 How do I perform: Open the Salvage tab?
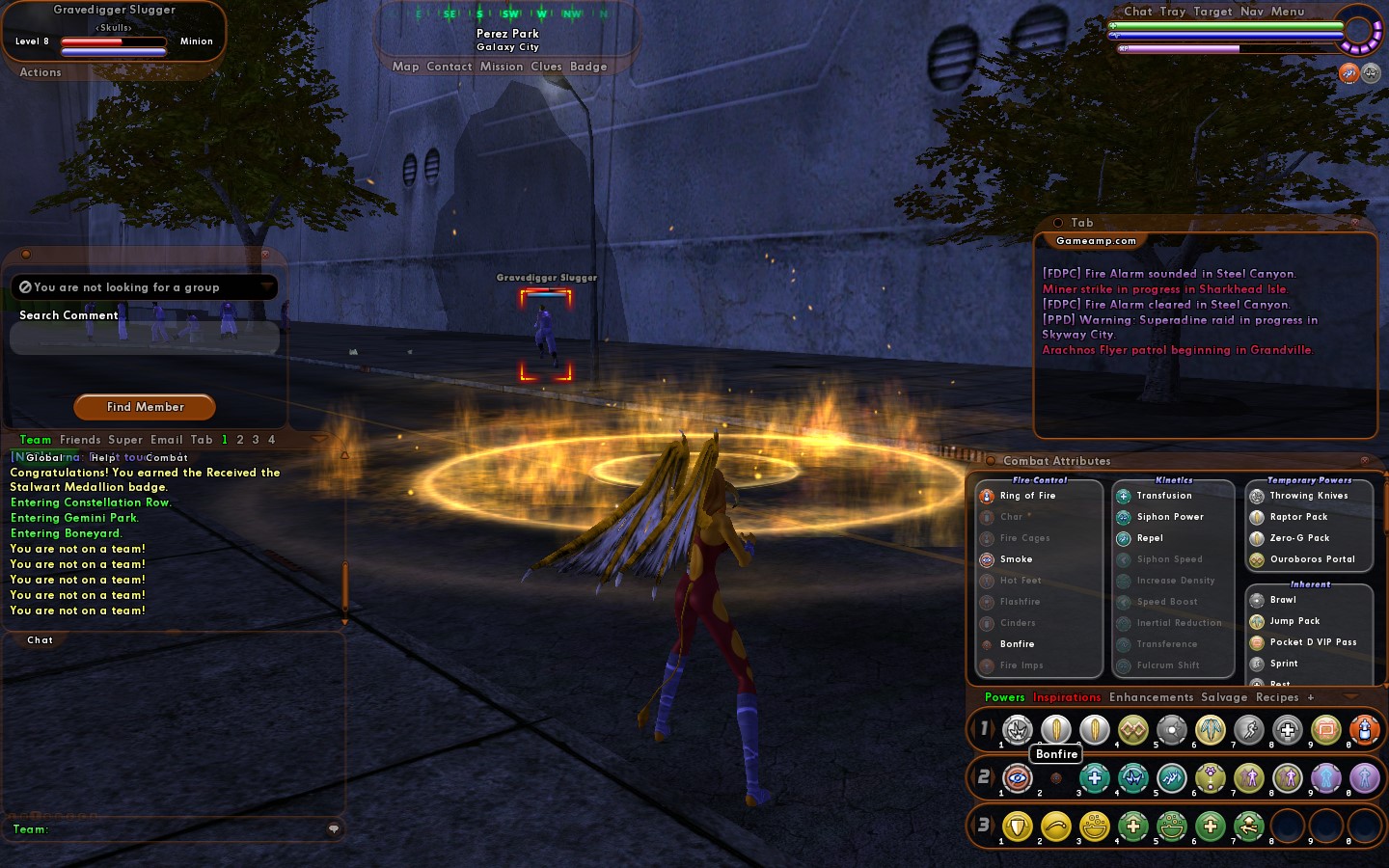pyautogui.click(x=1224, y=697)
